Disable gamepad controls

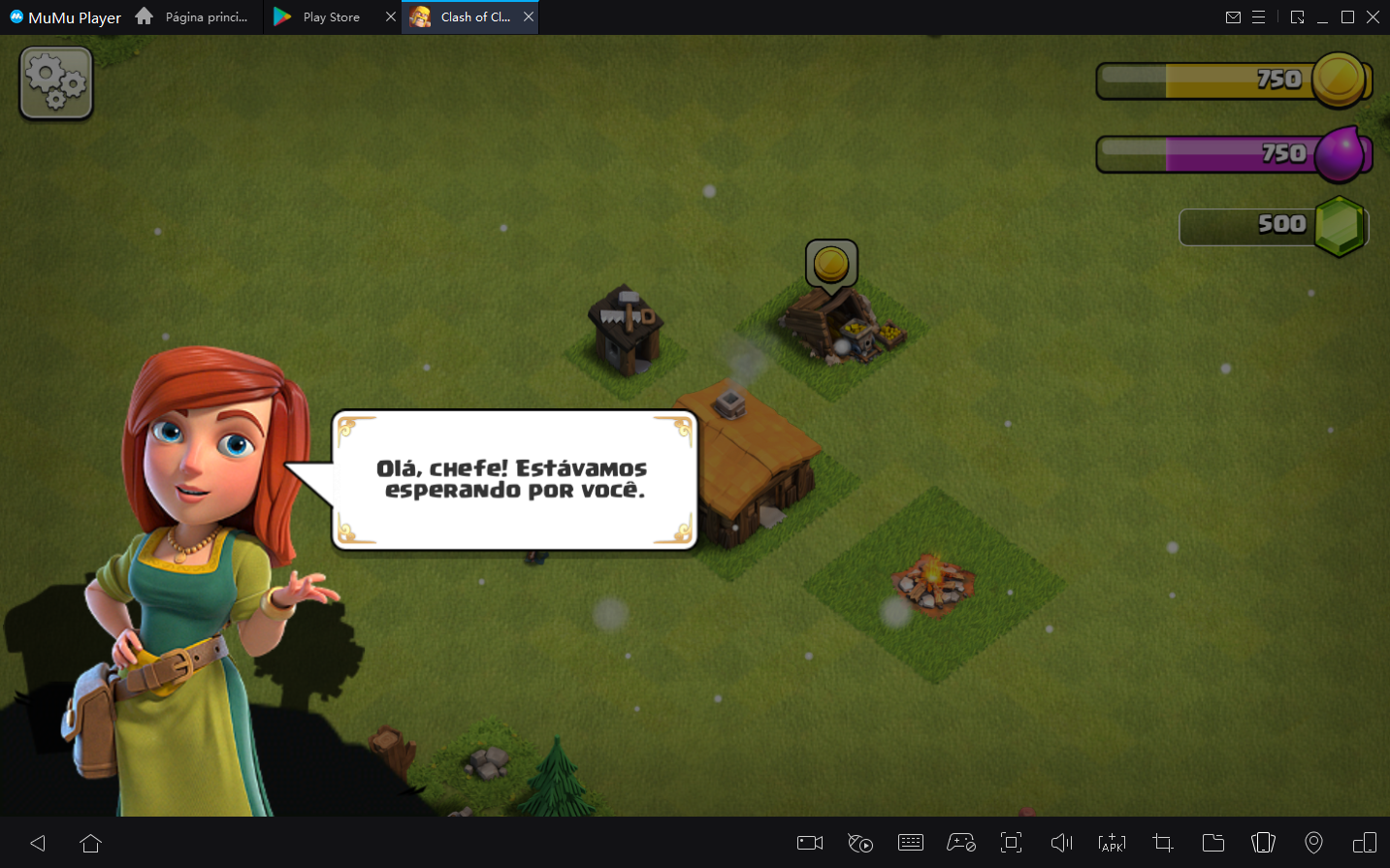coord(960,843)
